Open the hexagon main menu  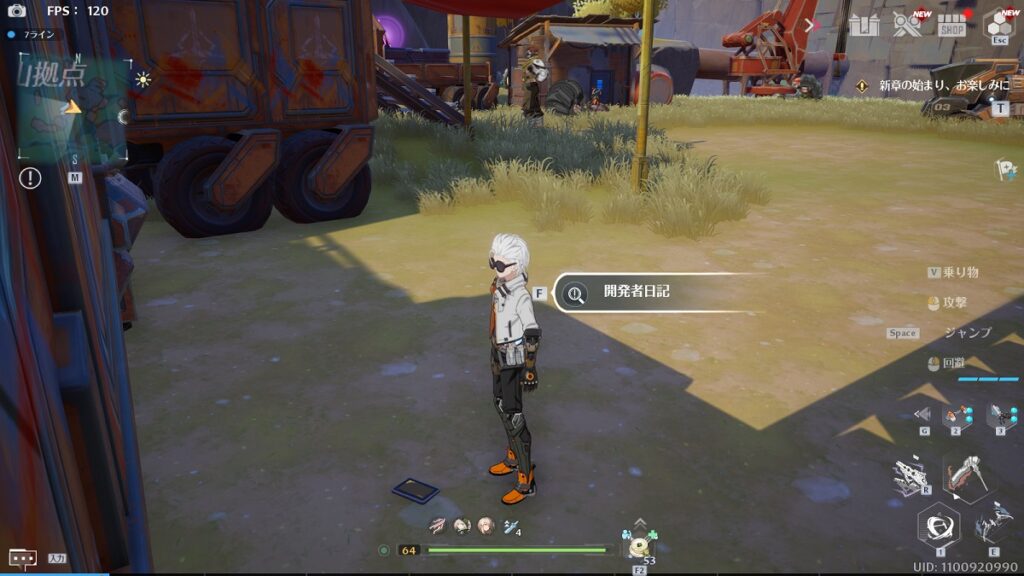pos(998,25)
